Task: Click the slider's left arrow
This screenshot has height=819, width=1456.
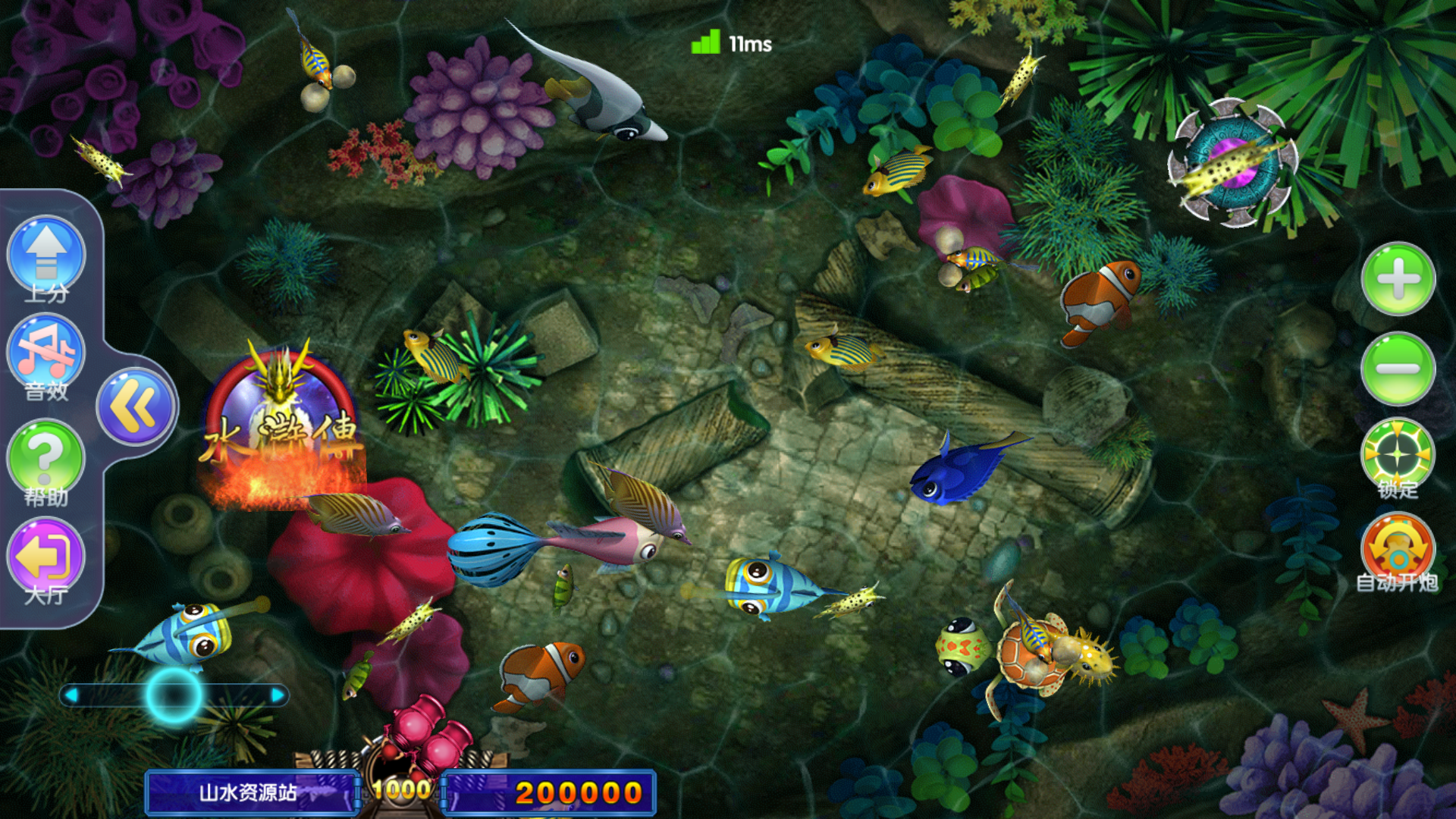Action: coord(71,695)
